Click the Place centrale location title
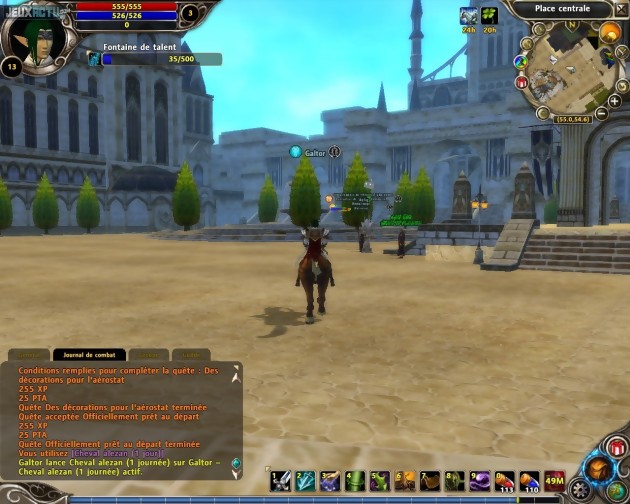The width and height of the screenshot is (630, 504). 562,9
